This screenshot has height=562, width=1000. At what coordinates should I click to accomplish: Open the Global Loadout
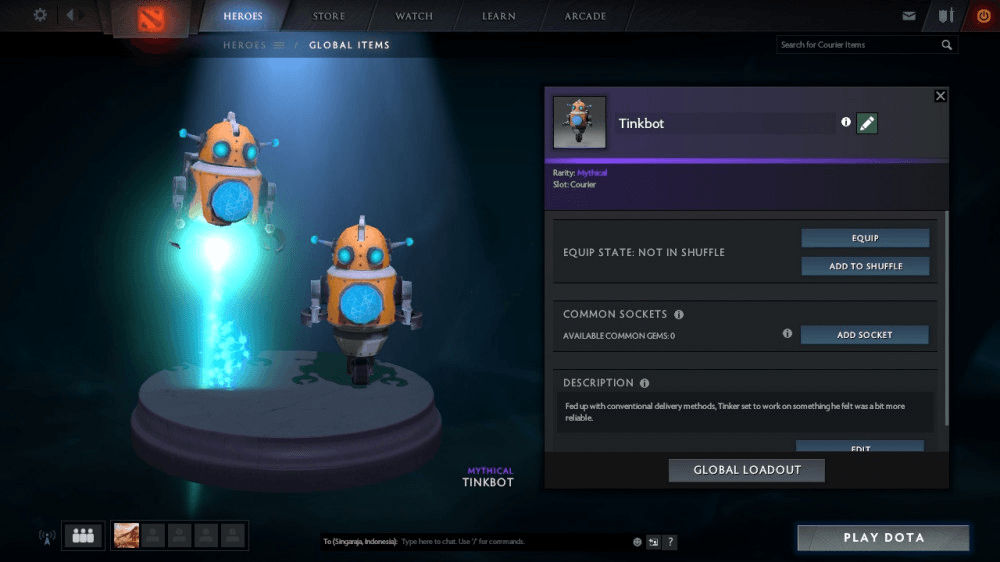746,470
